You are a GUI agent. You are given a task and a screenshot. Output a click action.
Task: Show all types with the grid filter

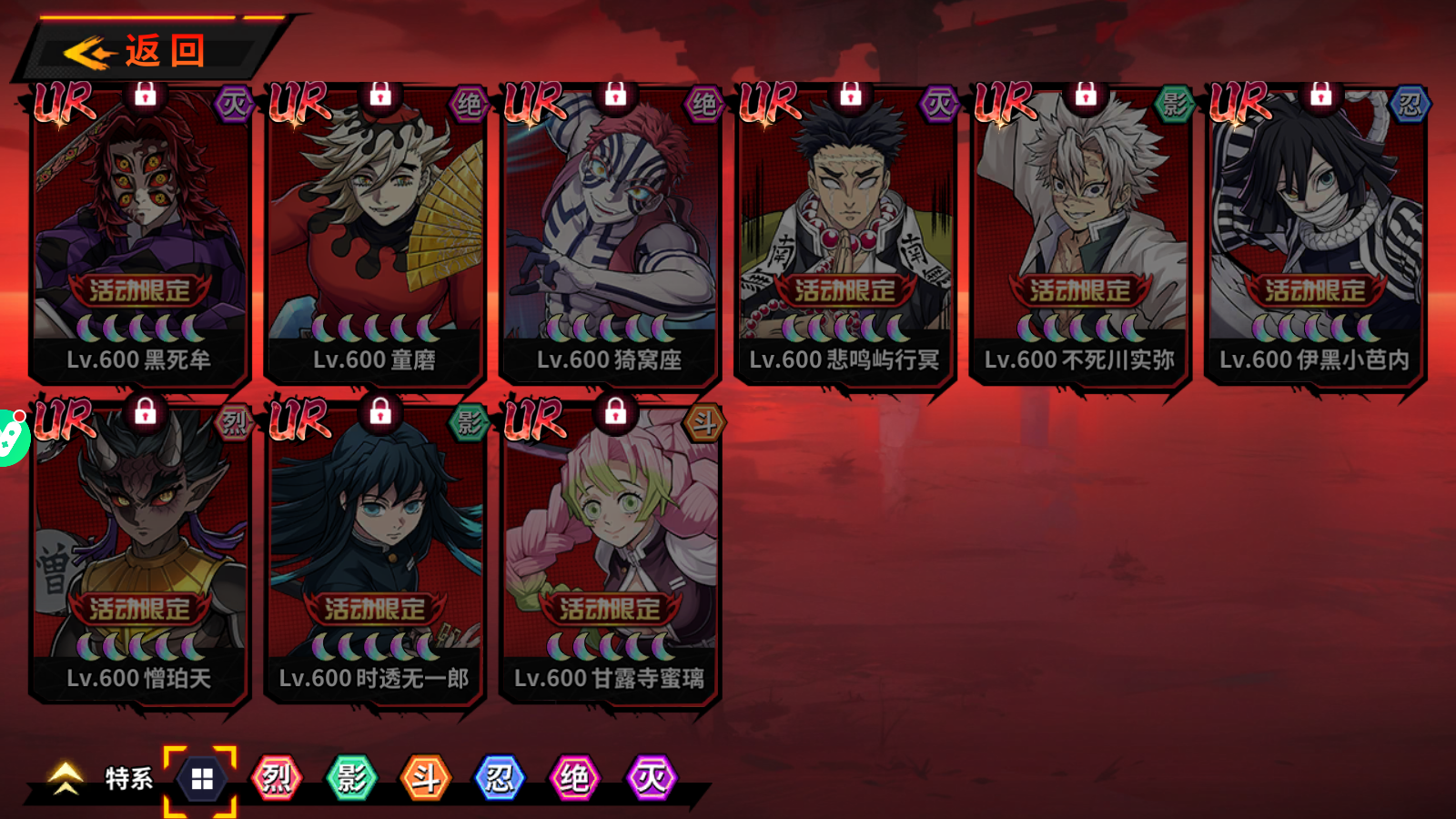point(201,780)
